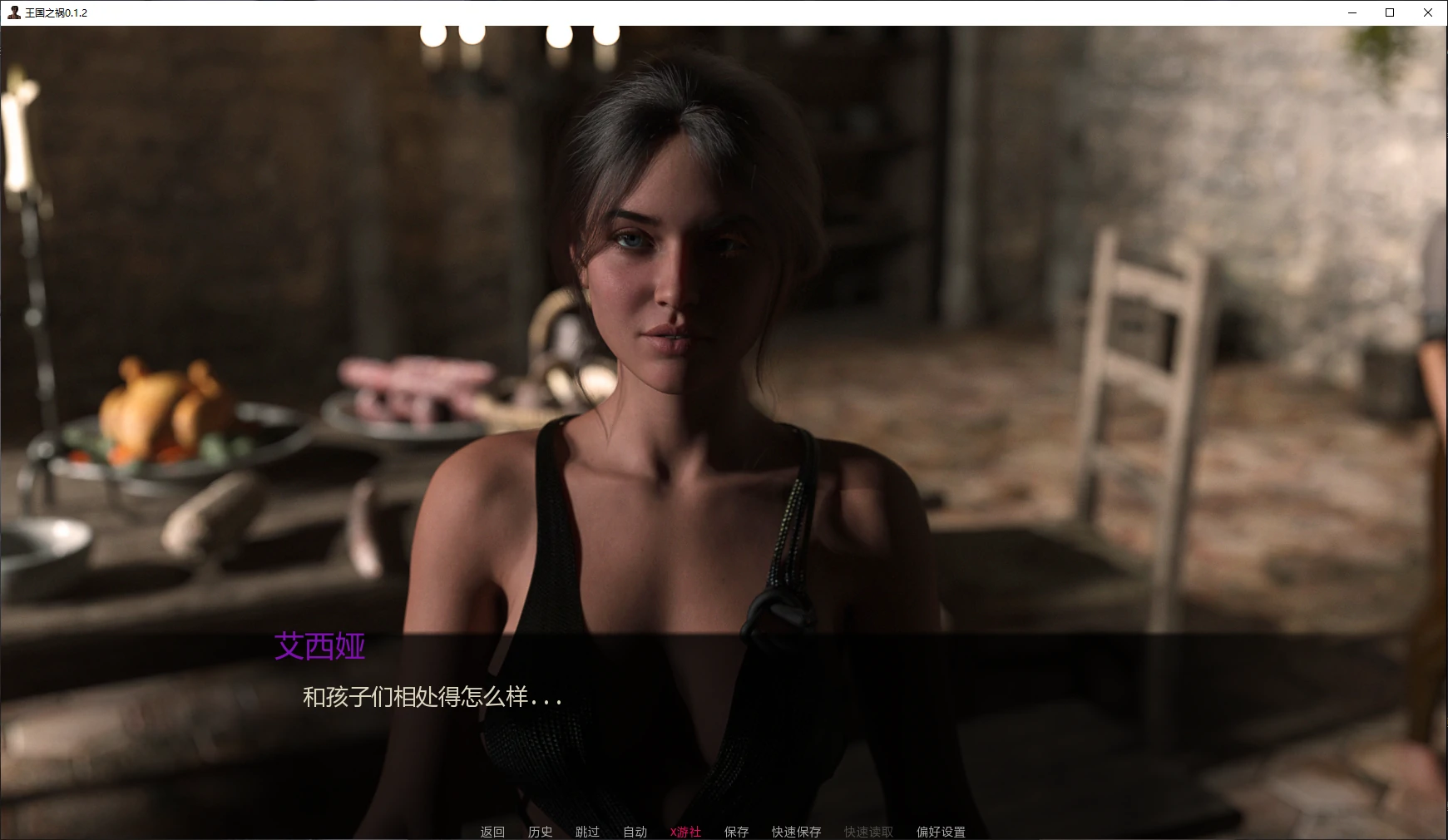1448x840 pixels.
Task: Toggle 自动 auto-advance mode
Action: pos(635,832)
